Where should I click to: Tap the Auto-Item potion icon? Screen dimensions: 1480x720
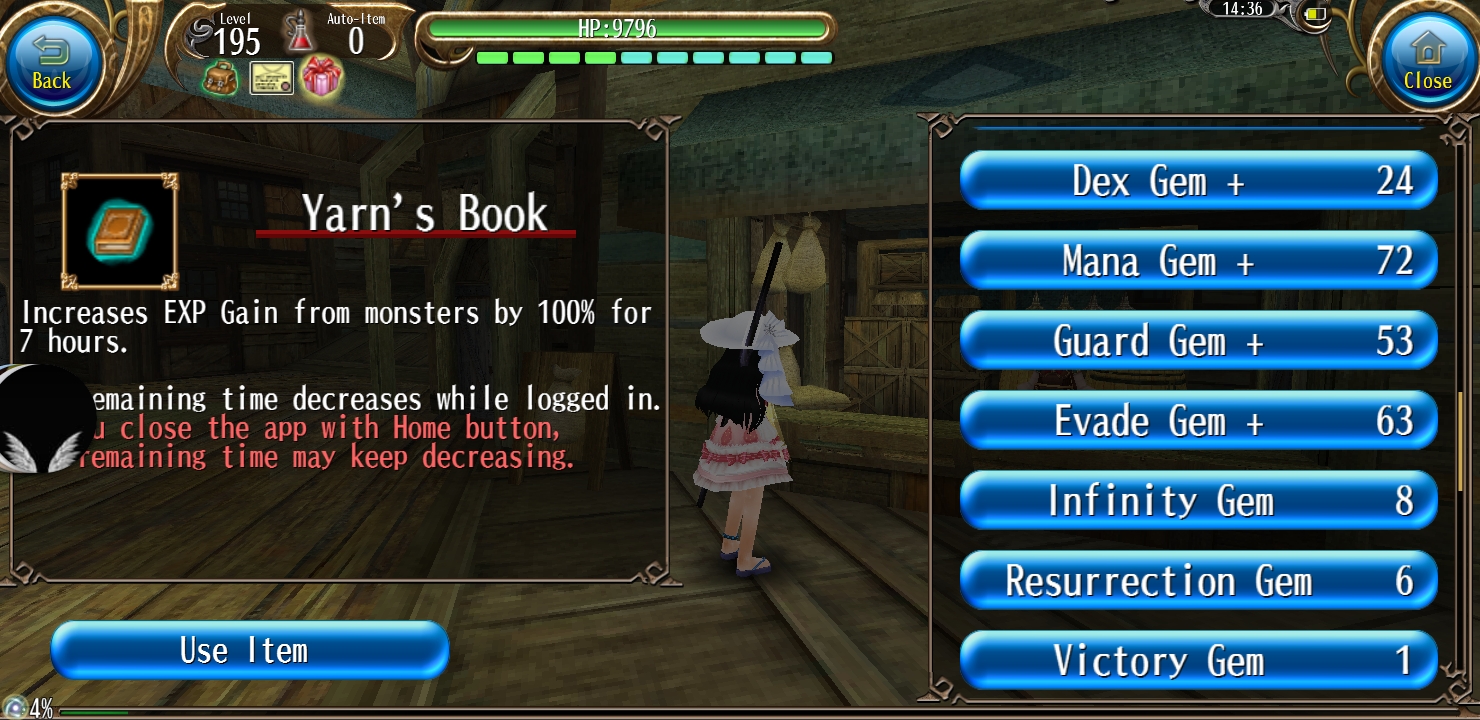tap(298, 33)
